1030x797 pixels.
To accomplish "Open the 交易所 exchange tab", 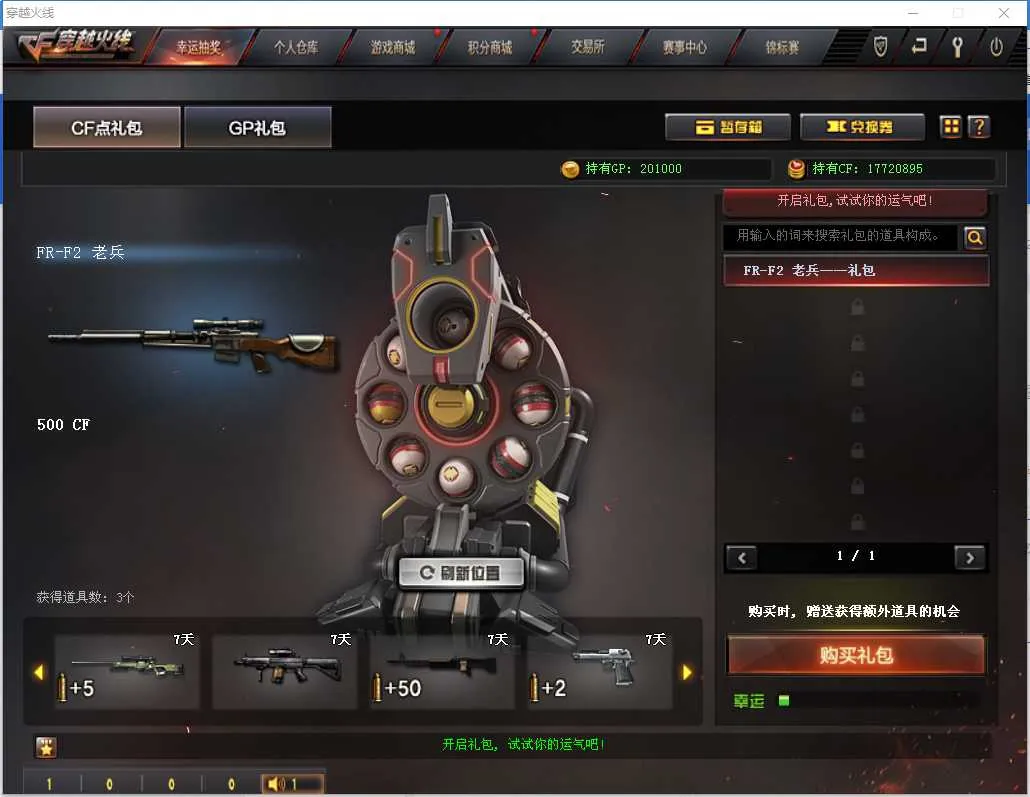I will click(587, 47).
